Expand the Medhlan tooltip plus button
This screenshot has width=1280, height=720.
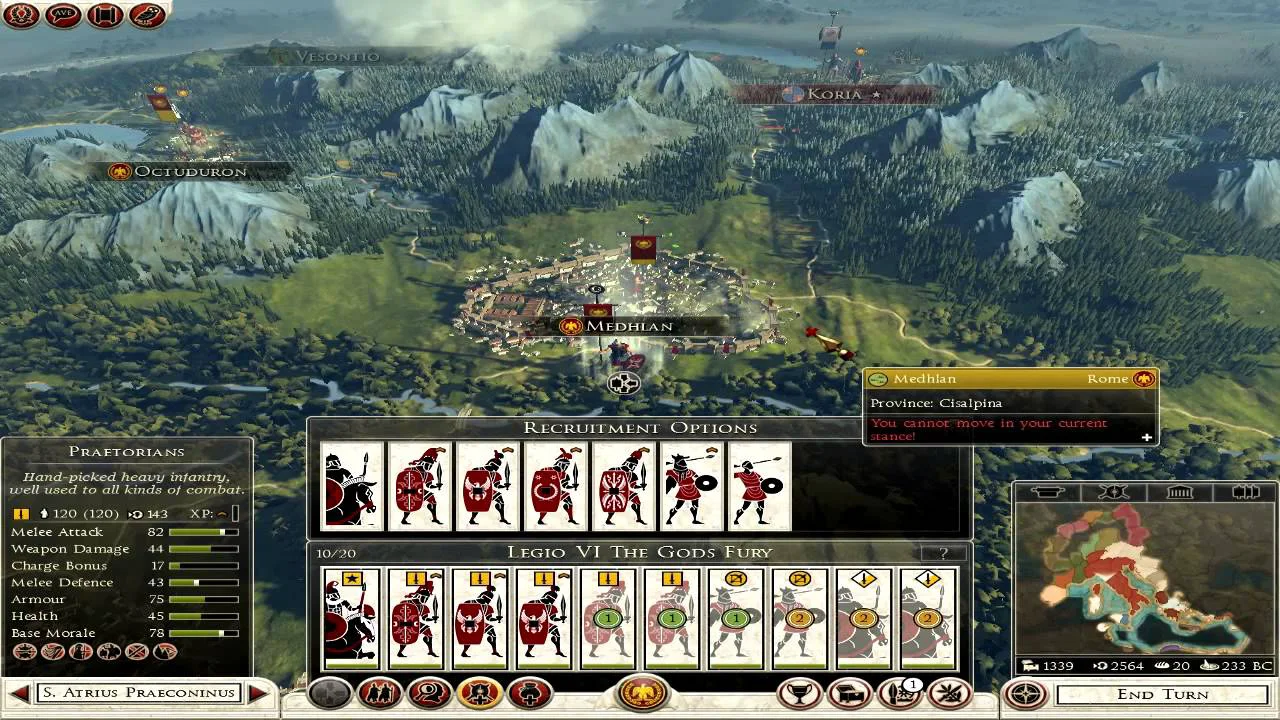click(x=1146, y=437)
